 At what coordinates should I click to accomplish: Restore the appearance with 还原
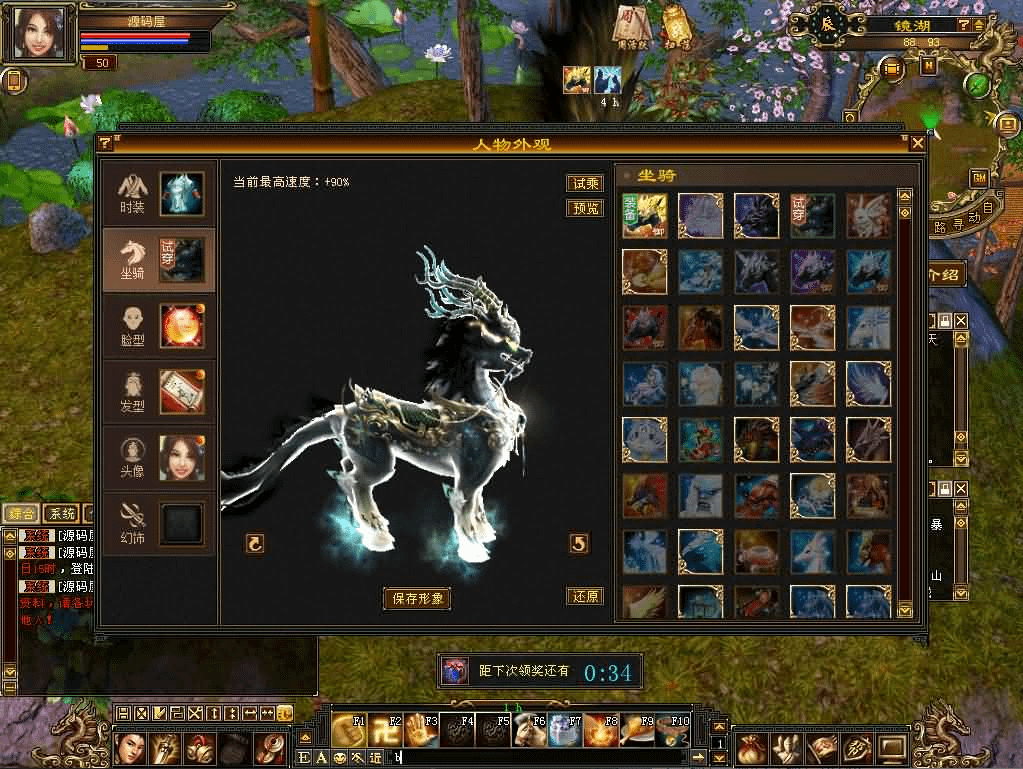[585, 596]
